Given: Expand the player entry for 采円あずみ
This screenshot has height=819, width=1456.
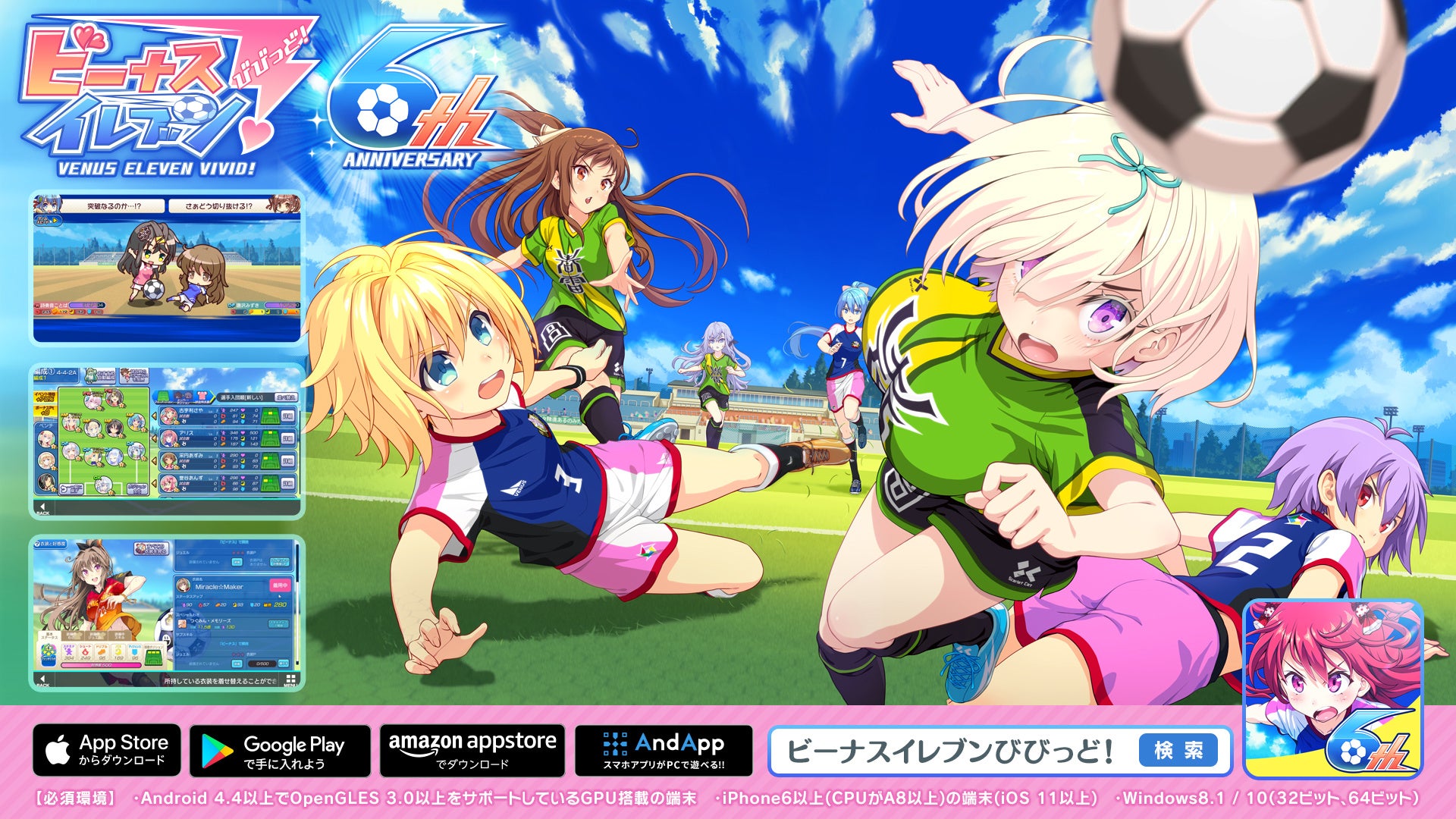Looking at the screenshot, I should click(x=154, y=460).
